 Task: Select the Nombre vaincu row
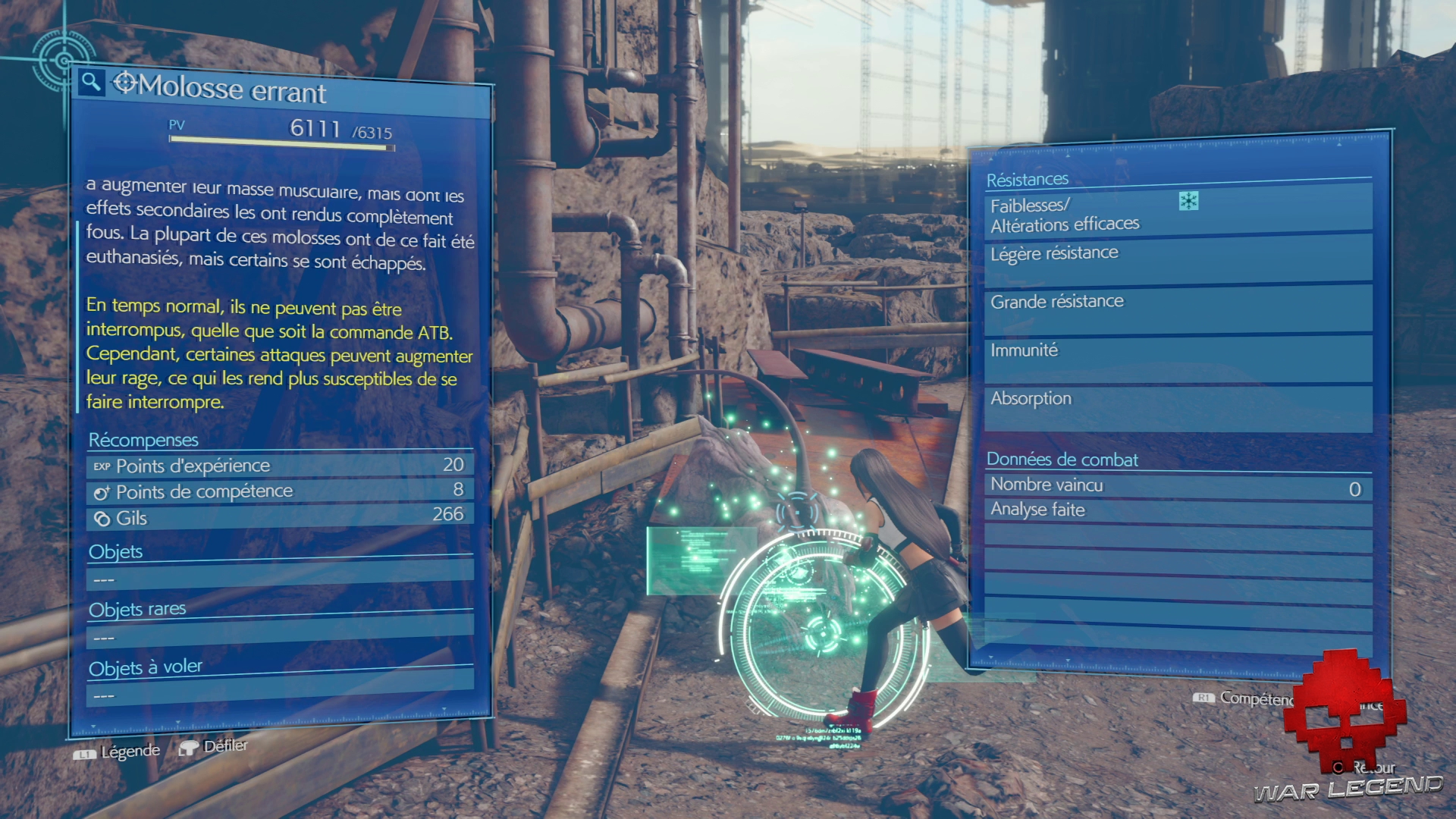pos(1177,486)
